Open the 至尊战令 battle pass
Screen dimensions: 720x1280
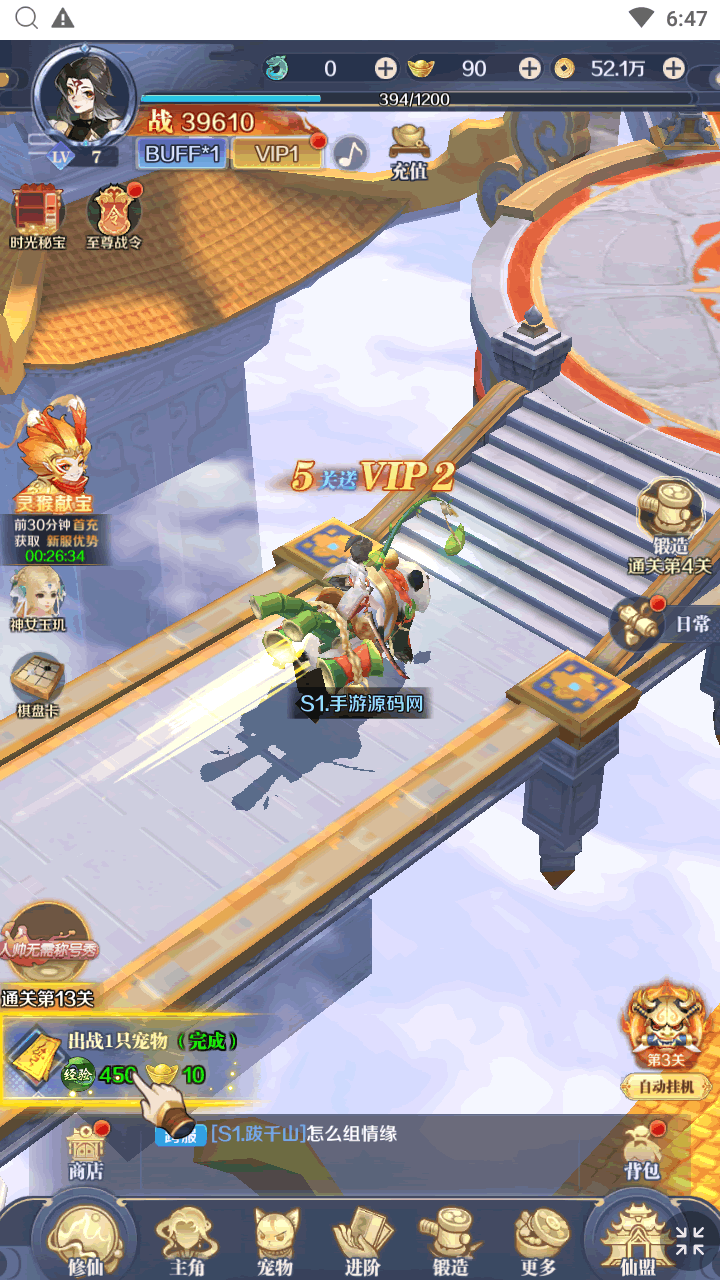(x=114, y=216)
